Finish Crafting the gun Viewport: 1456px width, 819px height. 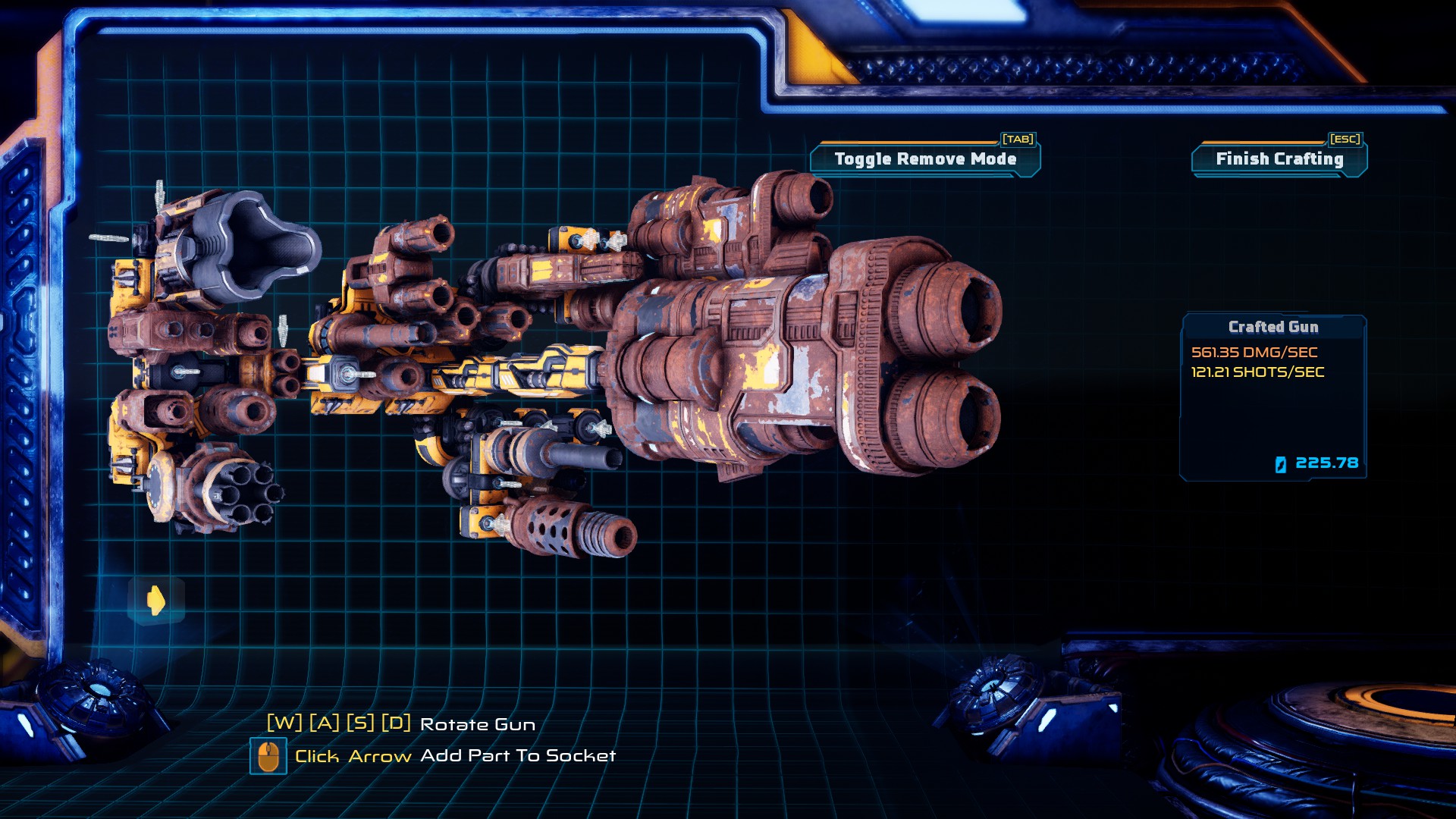pyautogui.click(x=1279, y=159)
